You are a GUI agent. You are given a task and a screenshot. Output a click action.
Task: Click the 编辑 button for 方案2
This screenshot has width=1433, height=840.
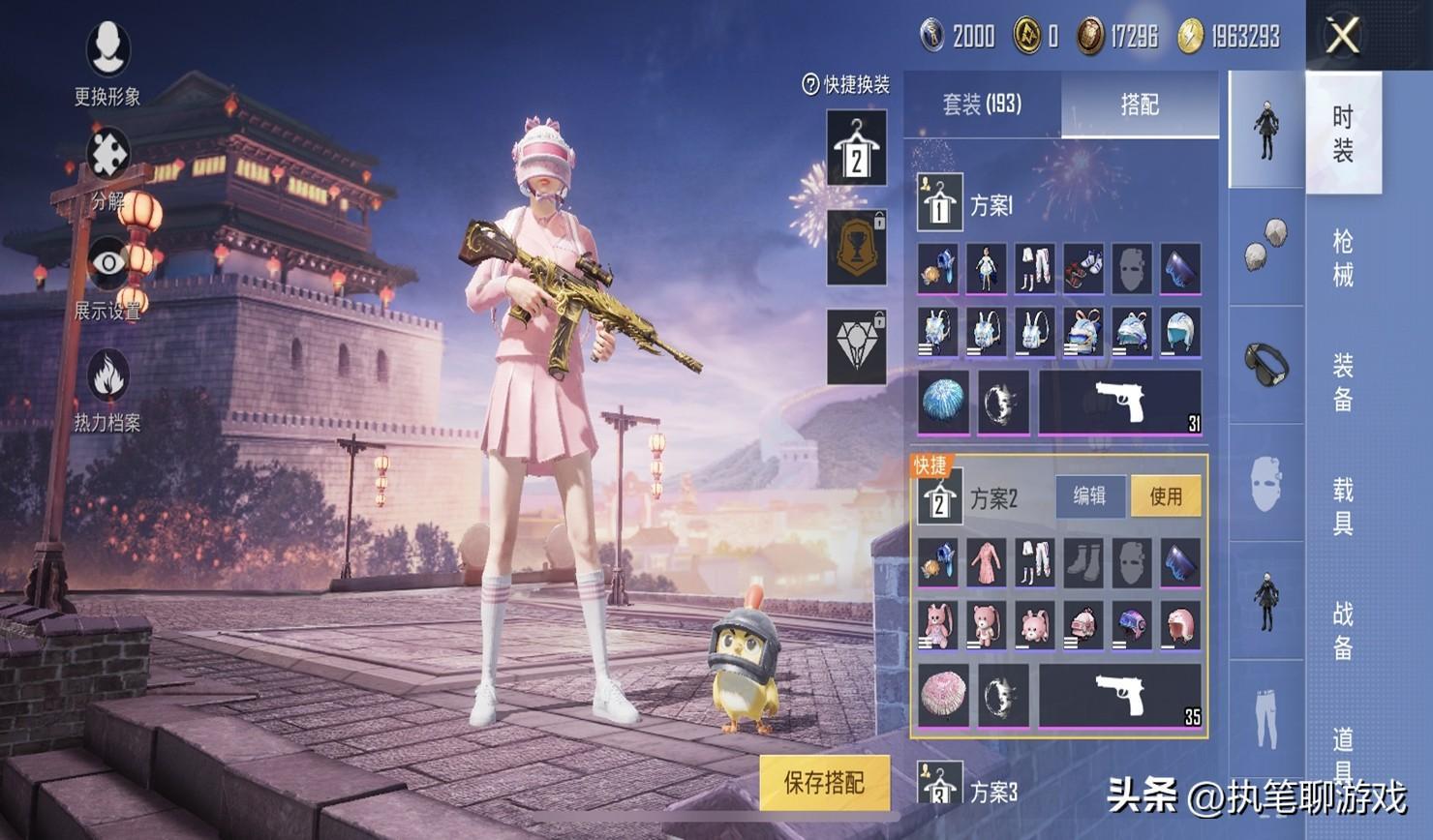click(1089, 496)
